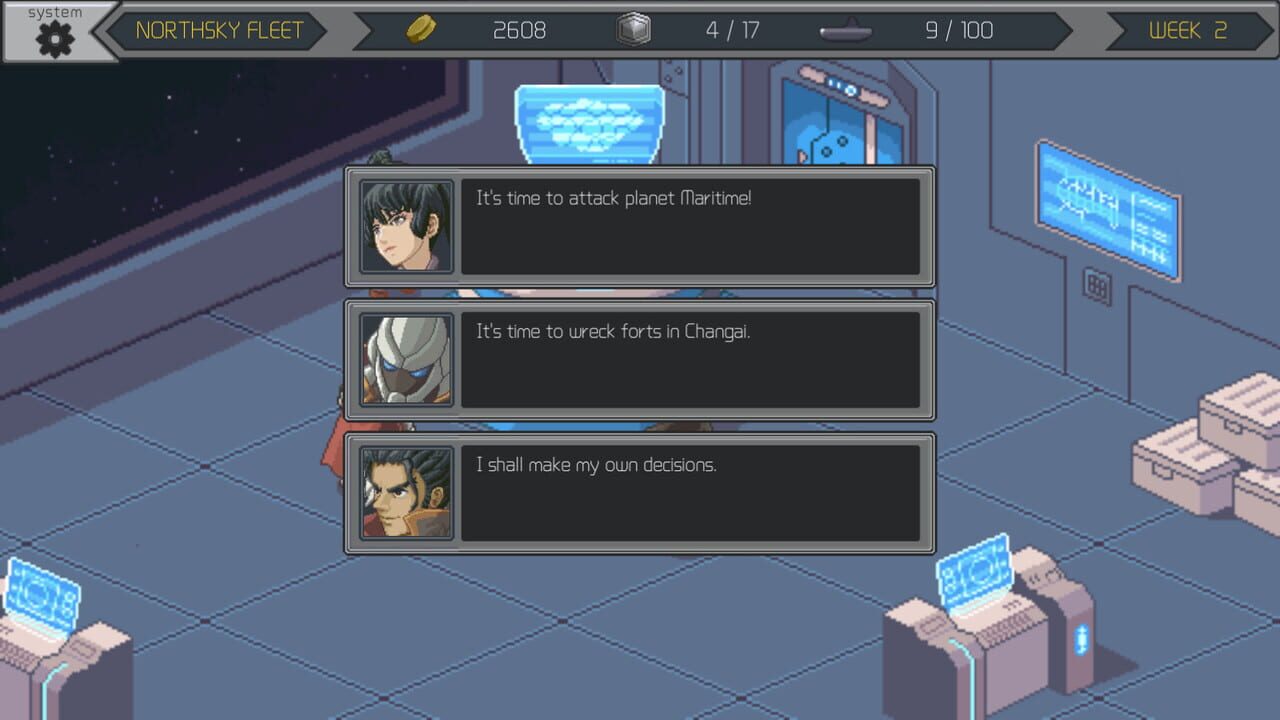Choose 'It's time to attack planet Maritime!'
The height and width of the screenshot is (720, 1280).
click(x=690, y=226)
